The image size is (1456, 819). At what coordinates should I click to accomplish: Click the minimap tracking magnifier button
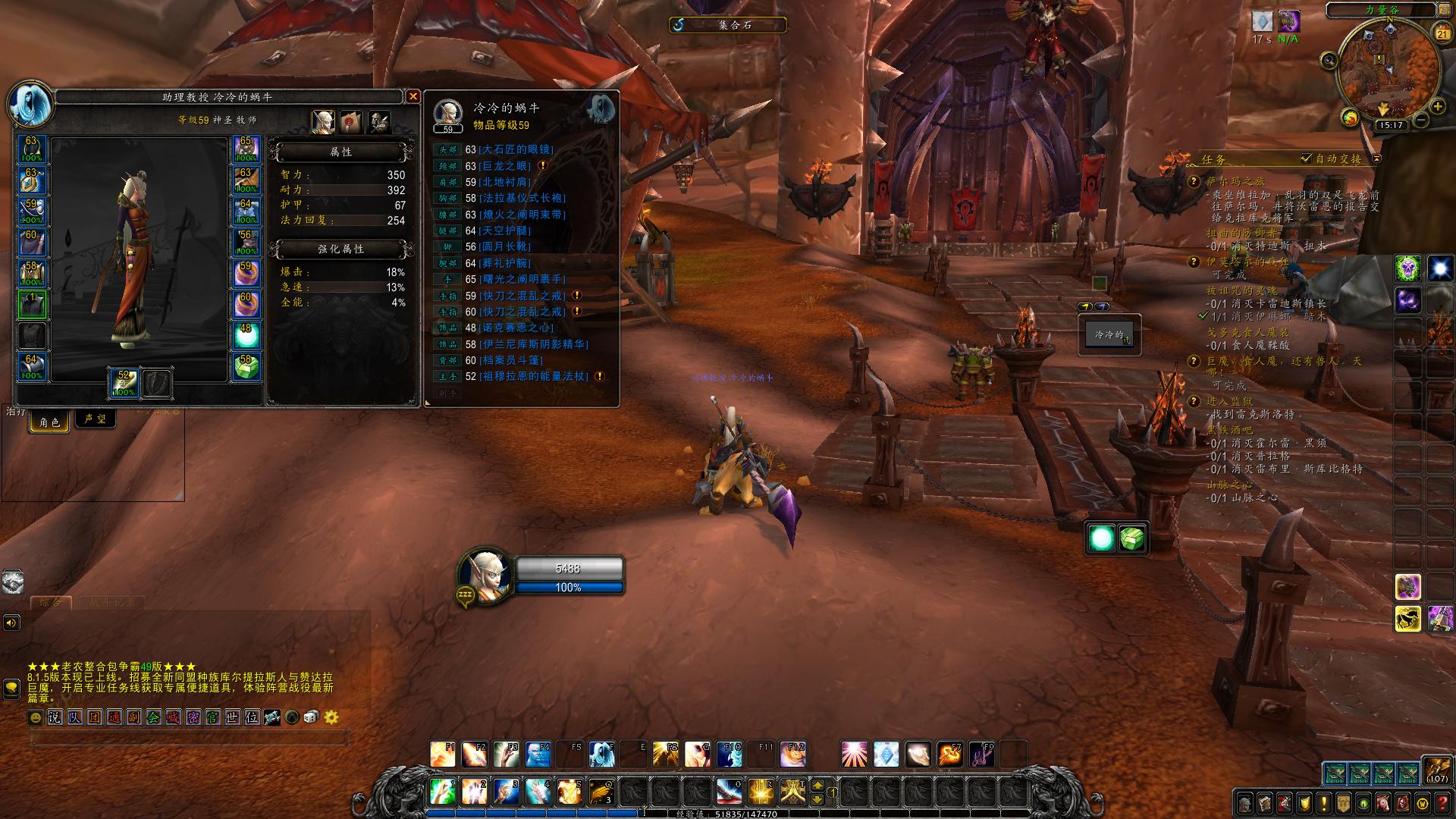tap(1329, 60)
